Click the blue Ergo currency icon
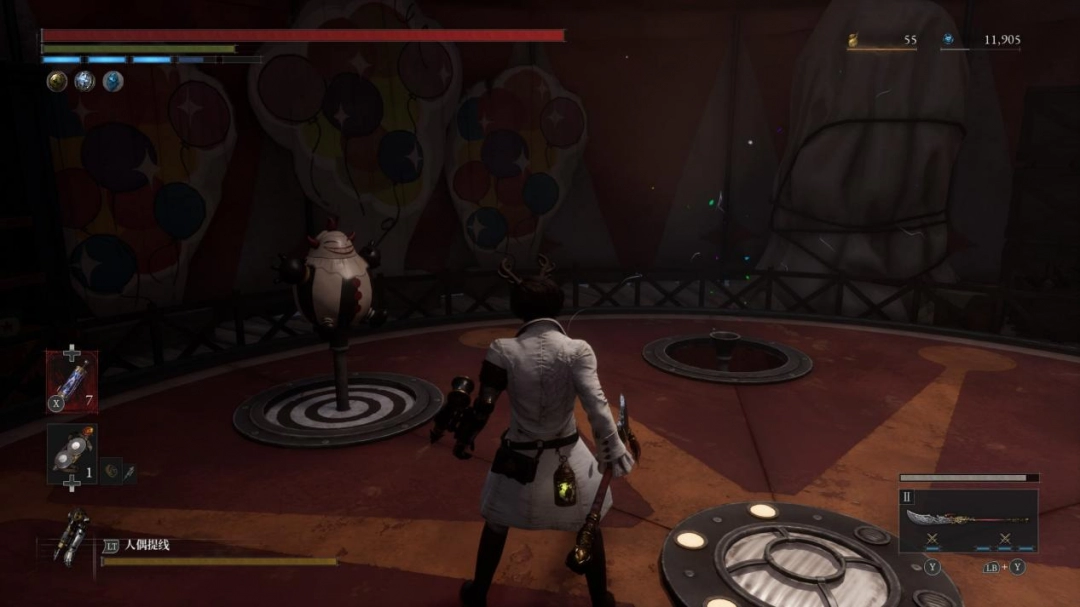This screenshot has height=607, width=1080. [x=948, y=40]
